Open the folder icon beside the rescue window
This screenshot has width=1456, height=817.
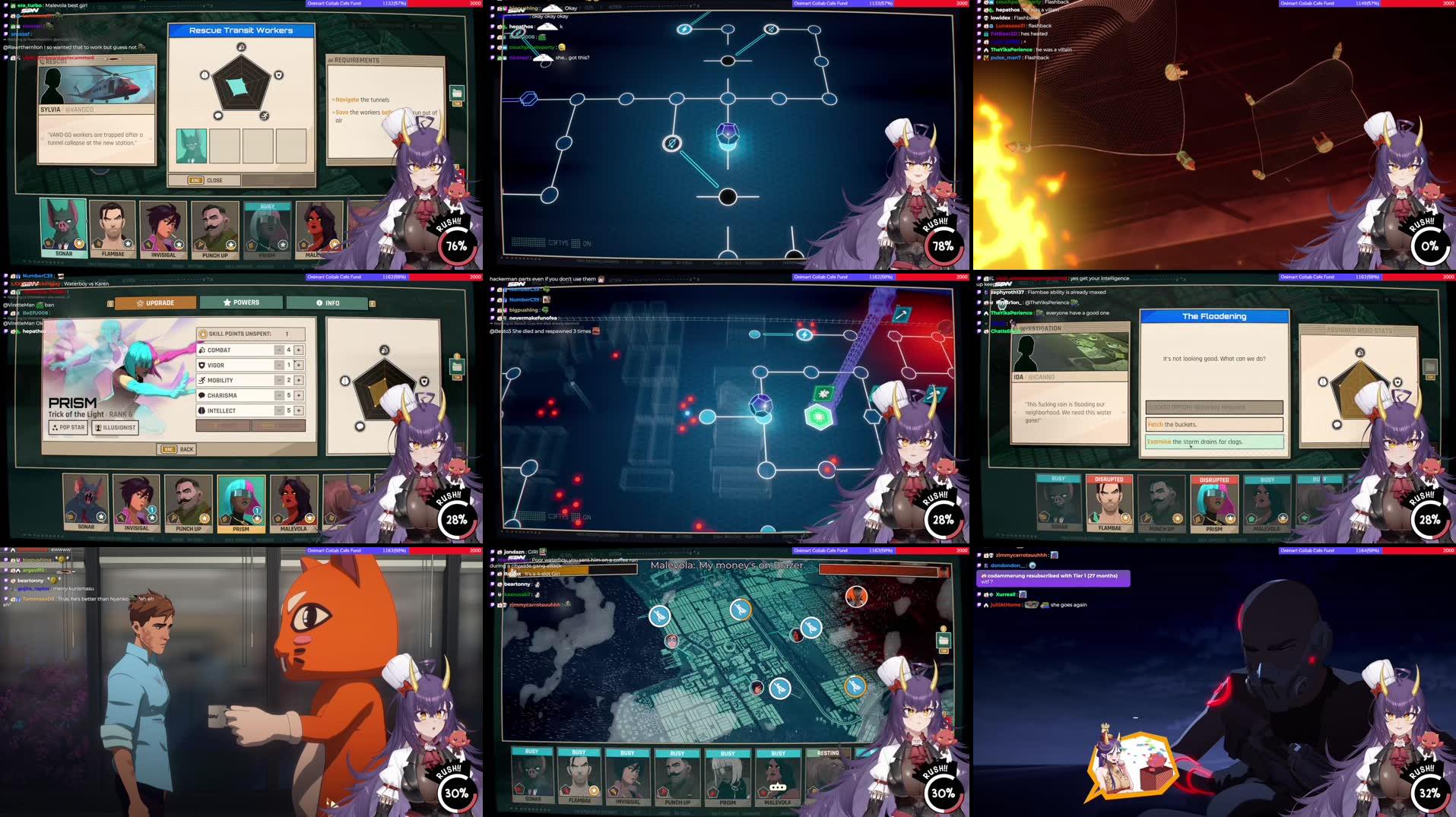457,93
